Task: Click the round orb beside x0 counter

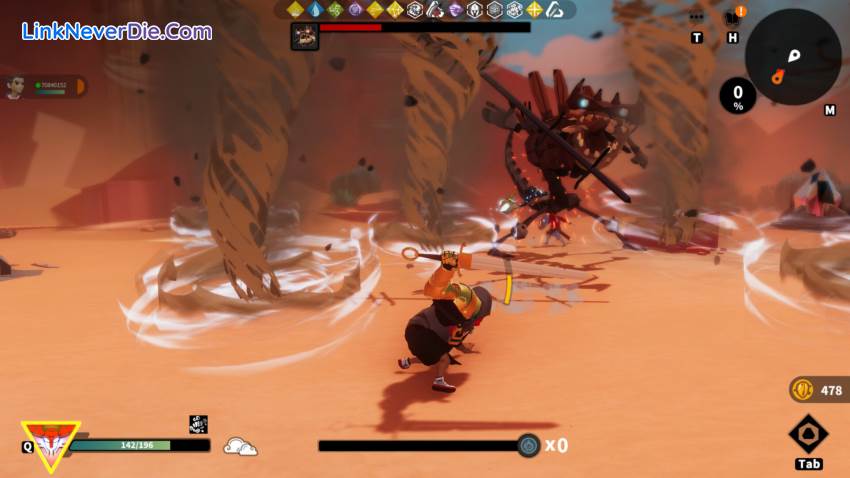Action: pos(529,446)
